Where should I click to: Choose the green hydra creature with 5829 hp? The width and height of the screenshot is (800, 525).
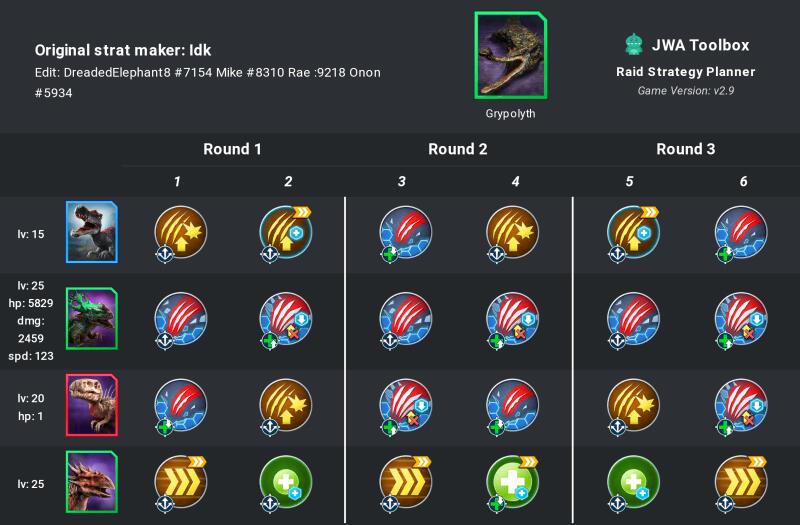coord(92,319)
